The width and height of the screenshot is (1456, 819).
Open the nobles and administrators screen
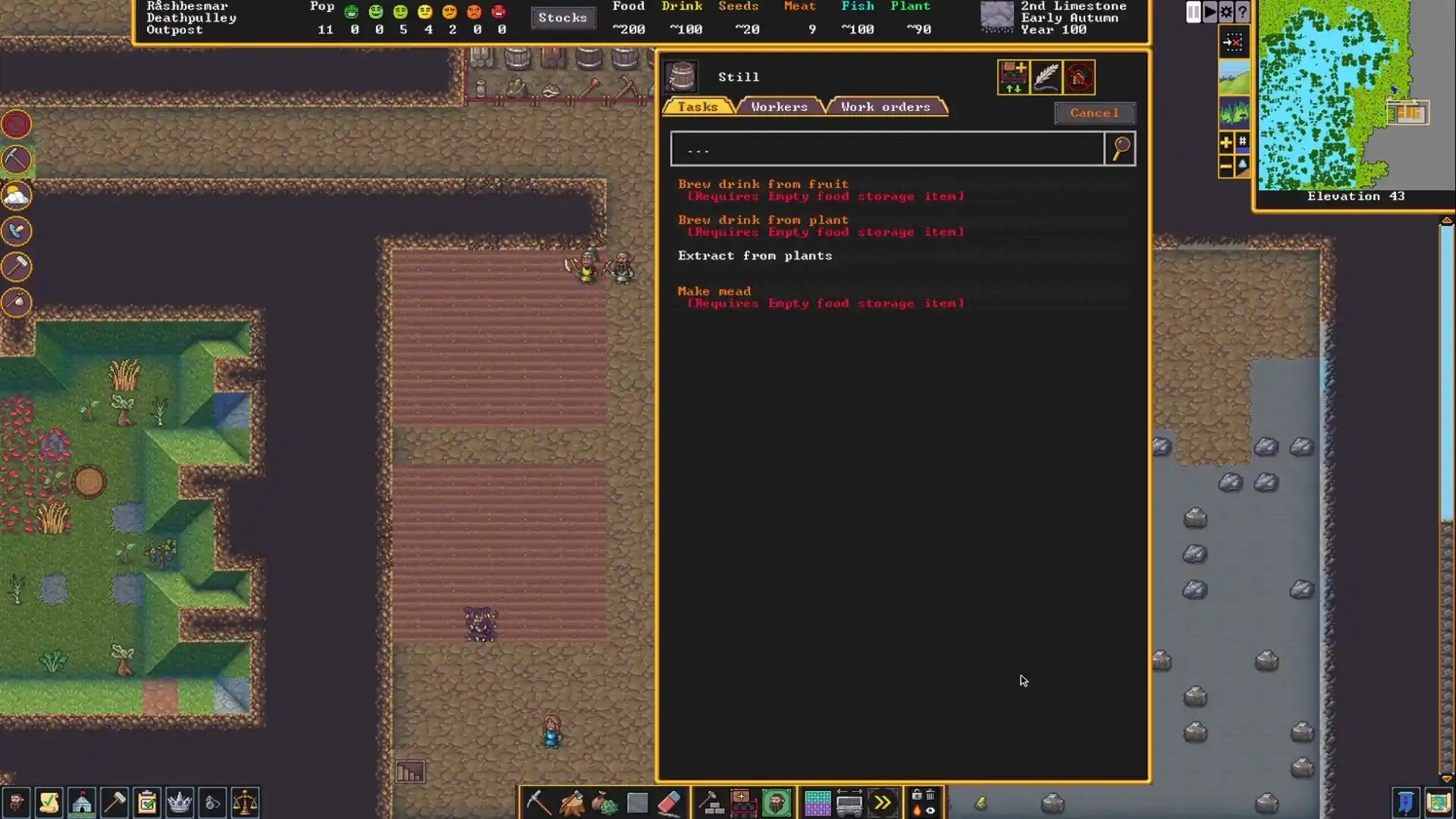coord(180,802)
